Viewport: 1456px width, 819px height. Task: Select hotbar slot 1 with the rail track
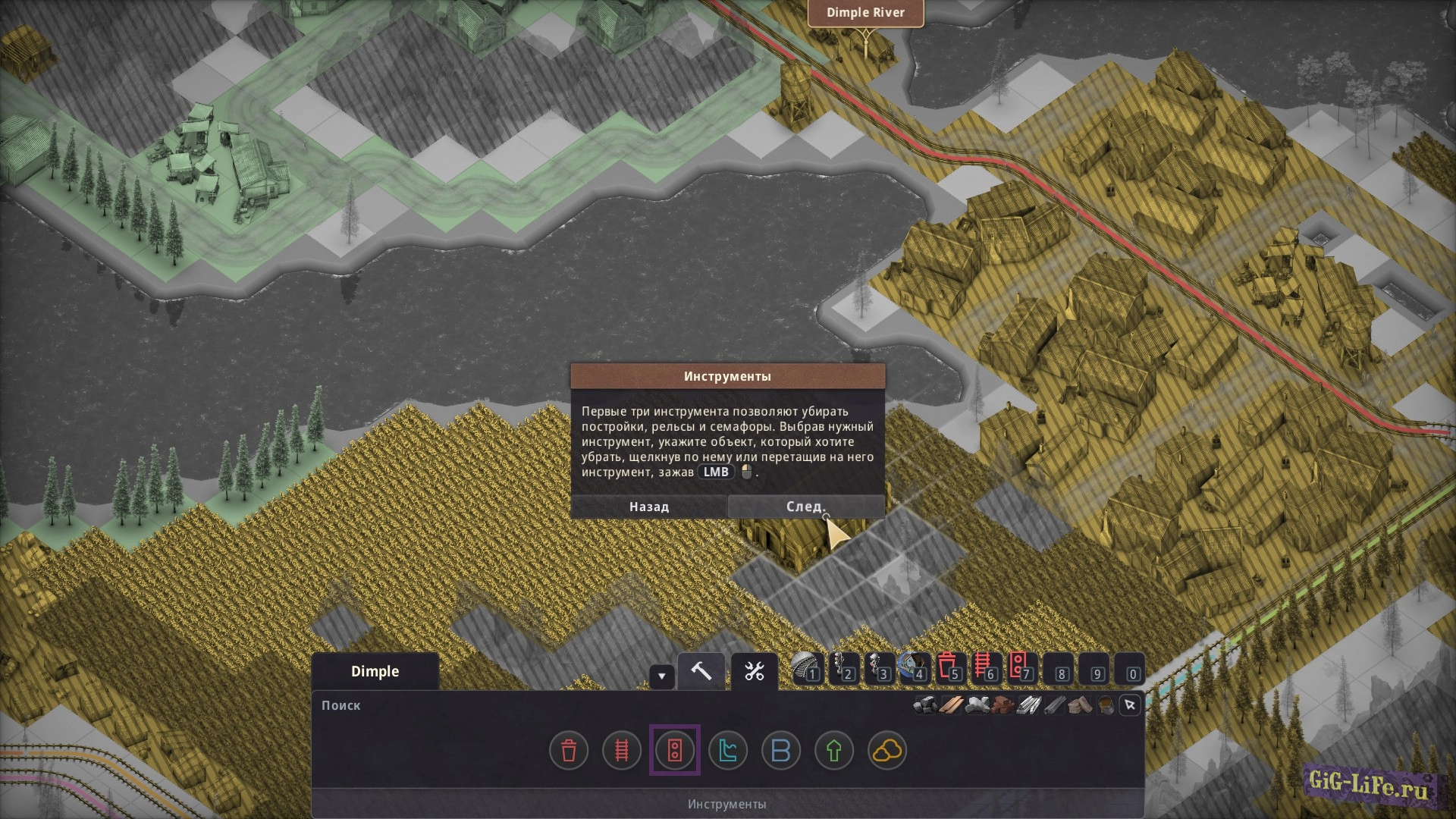[807, 669]
